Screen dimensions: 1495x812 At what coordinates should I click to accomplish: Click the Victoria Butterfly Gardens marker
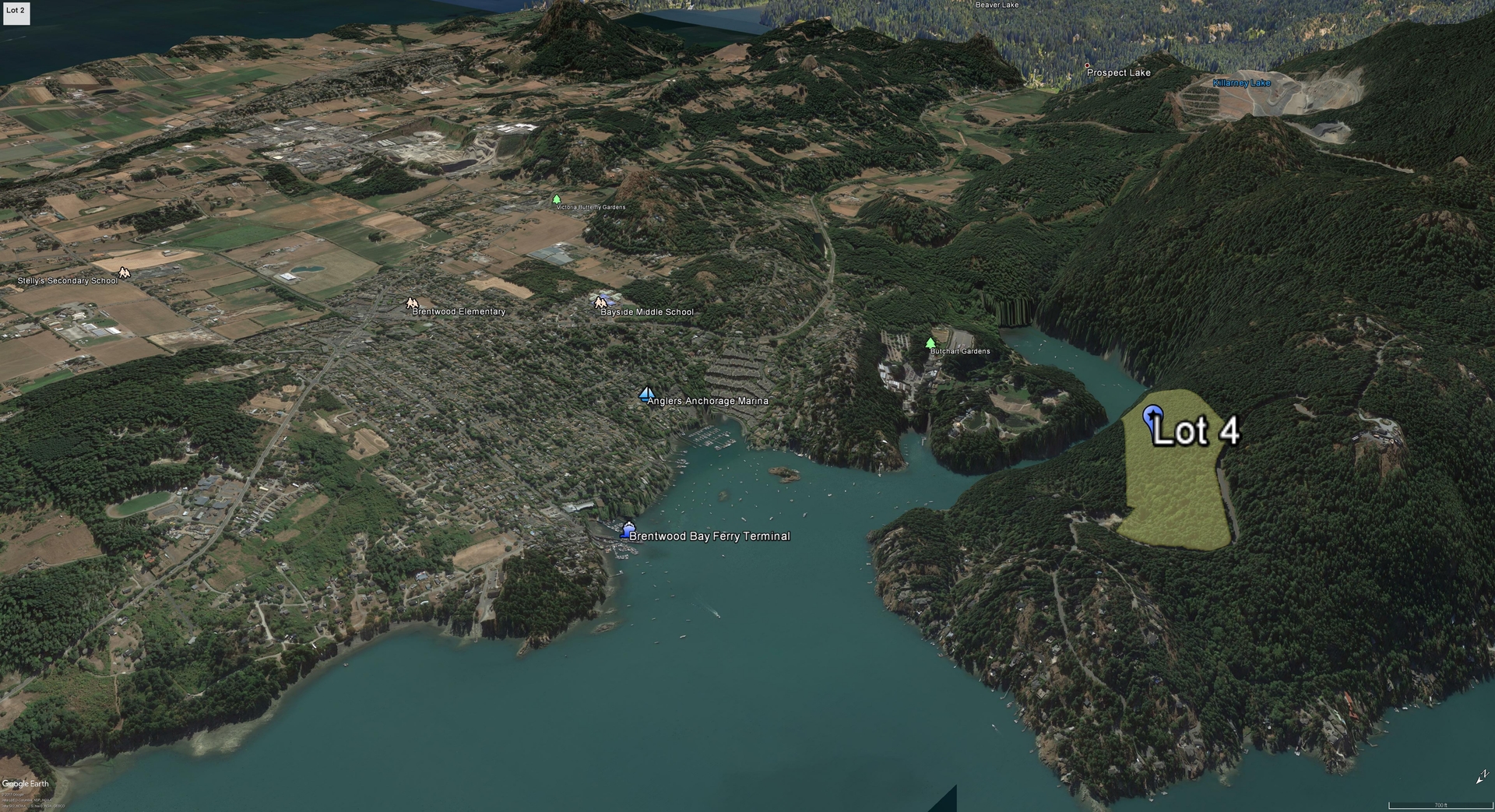tap(556, 200)
